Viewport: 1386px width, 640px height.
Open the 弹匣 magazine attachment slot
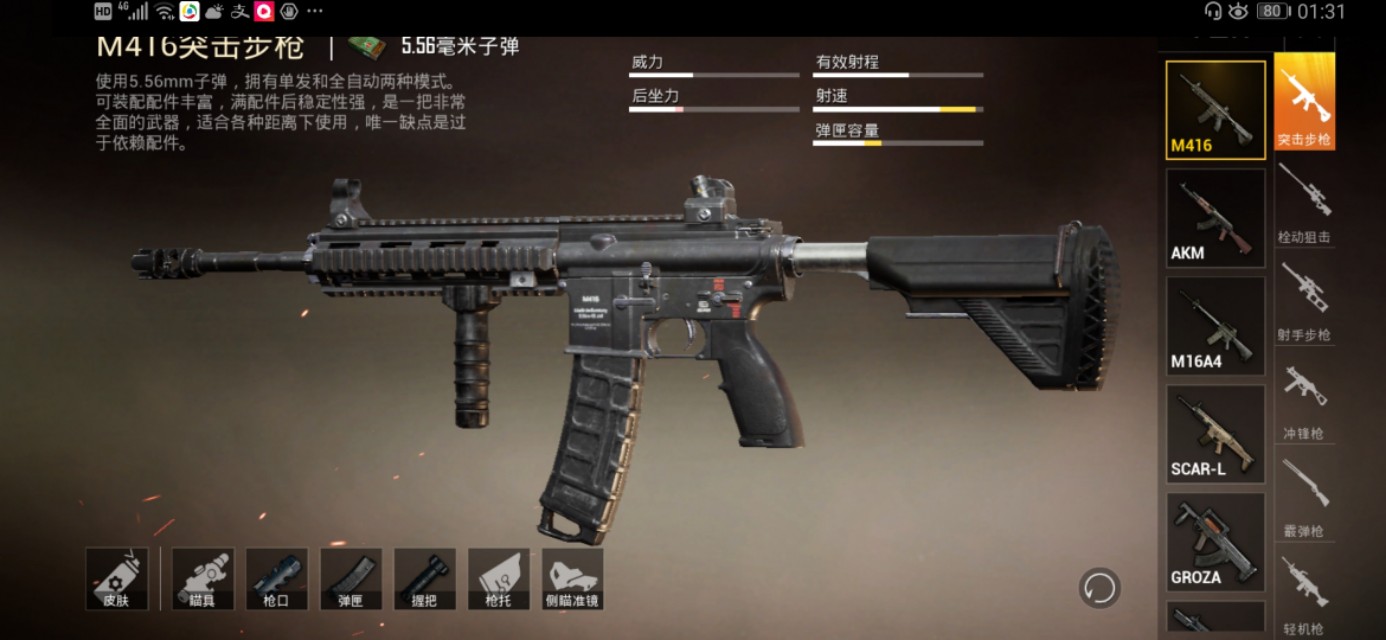350,579
